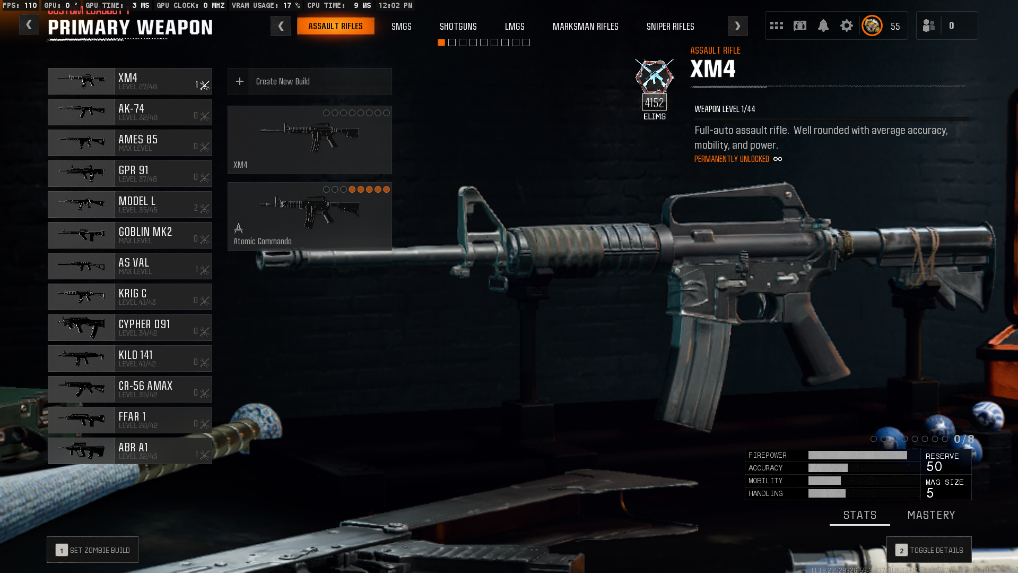
Task: Select the CR-56 AMAX weapon
Action: coord(129,390)
